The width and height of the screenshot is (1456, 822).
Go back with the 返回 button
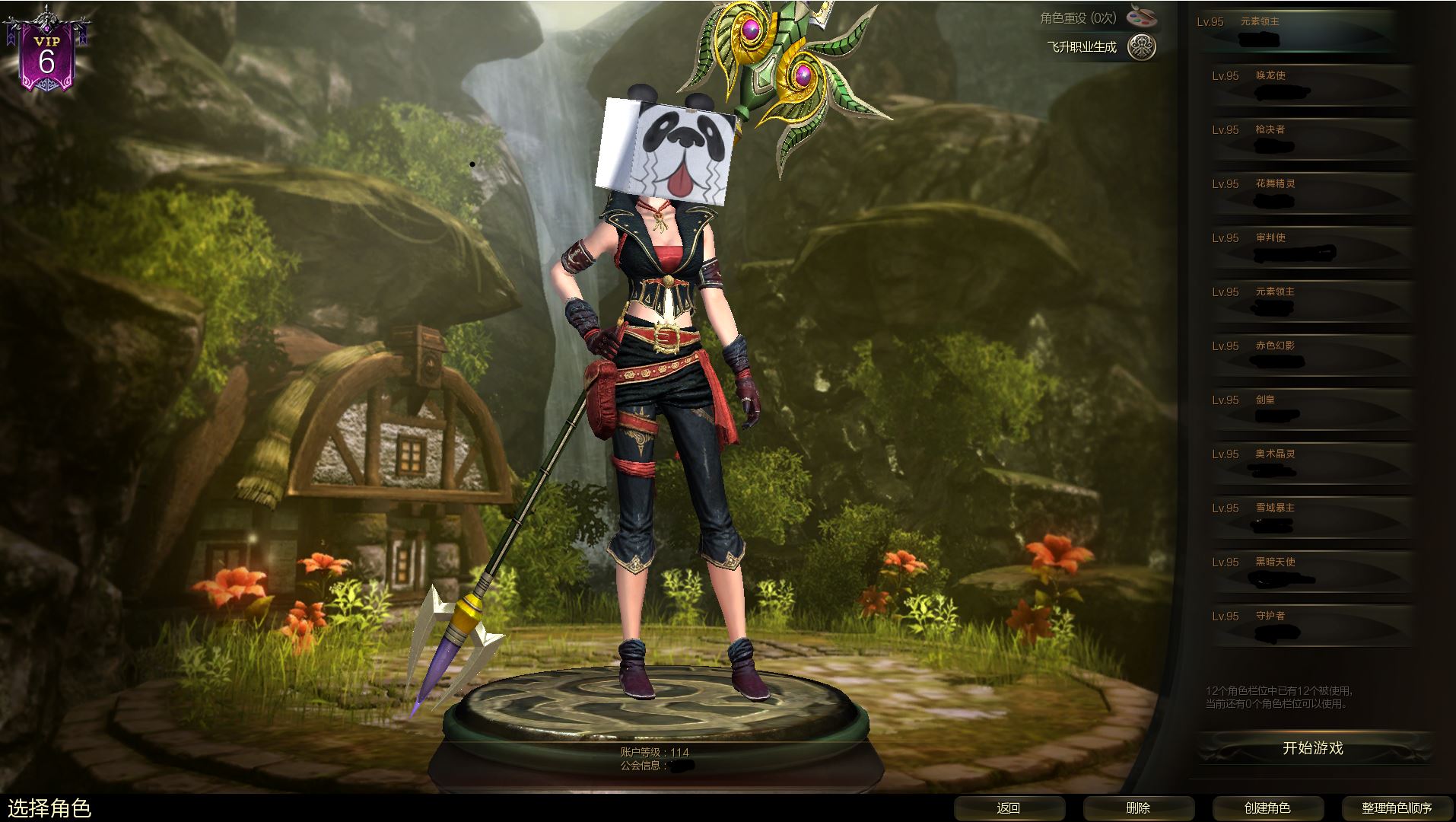click(x=1009, y=808)
